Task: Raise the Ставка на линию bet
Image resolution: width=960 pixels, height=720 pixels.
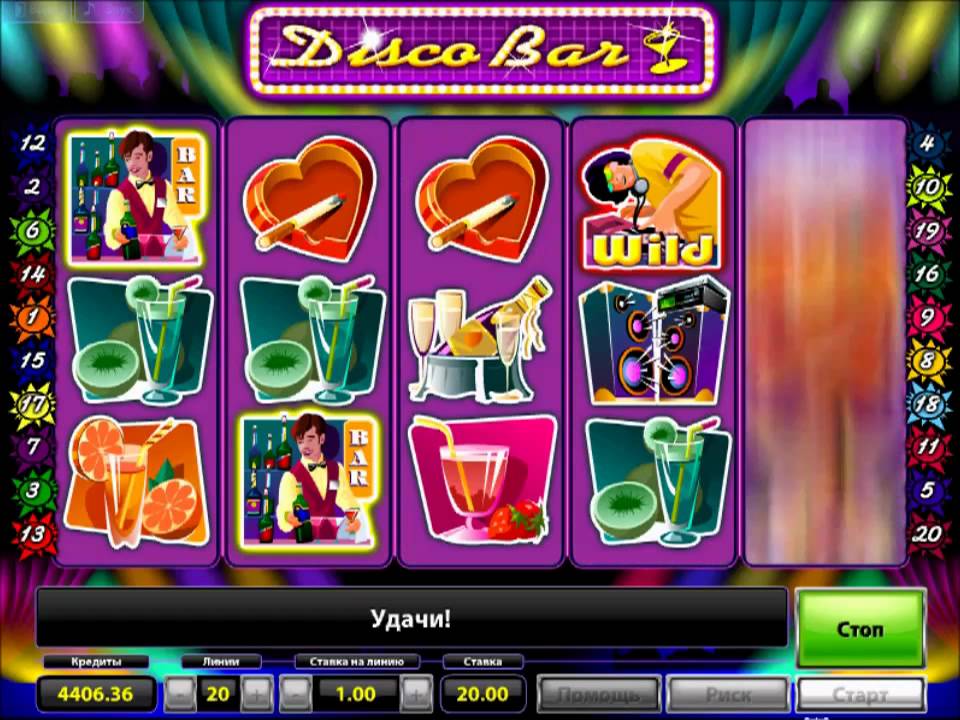Action: pos(418,692)
